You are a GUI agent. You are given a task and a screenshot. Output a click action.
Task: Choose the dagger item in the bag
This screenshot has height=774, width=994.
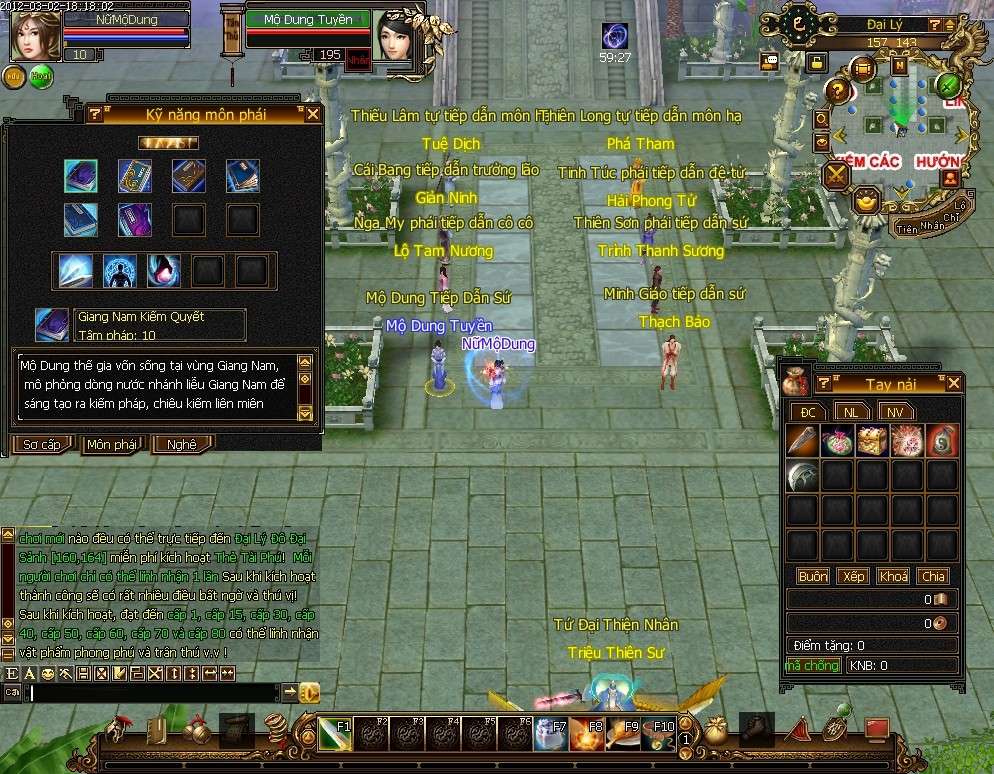803,441
